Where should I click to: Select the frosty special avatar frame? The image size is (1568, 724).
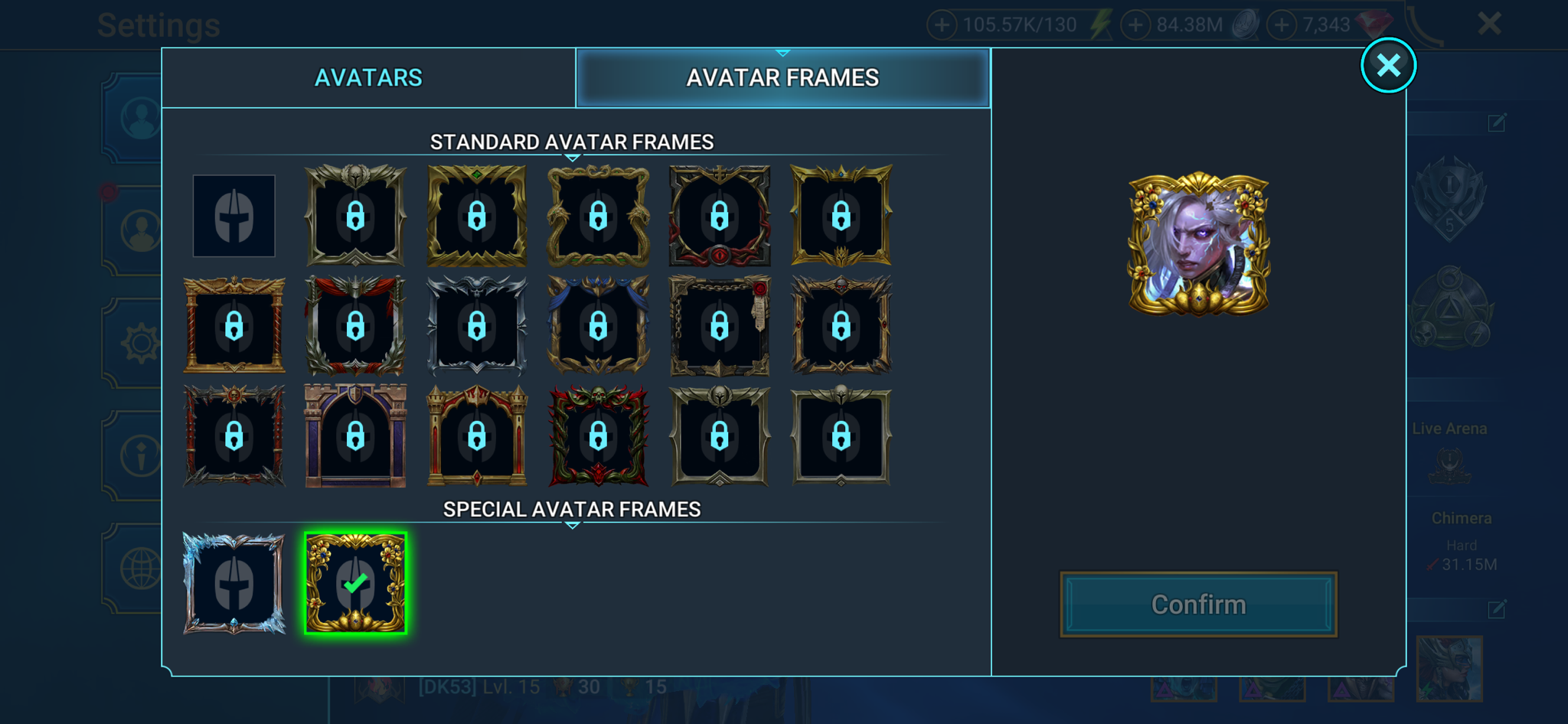tap(234, 584)
